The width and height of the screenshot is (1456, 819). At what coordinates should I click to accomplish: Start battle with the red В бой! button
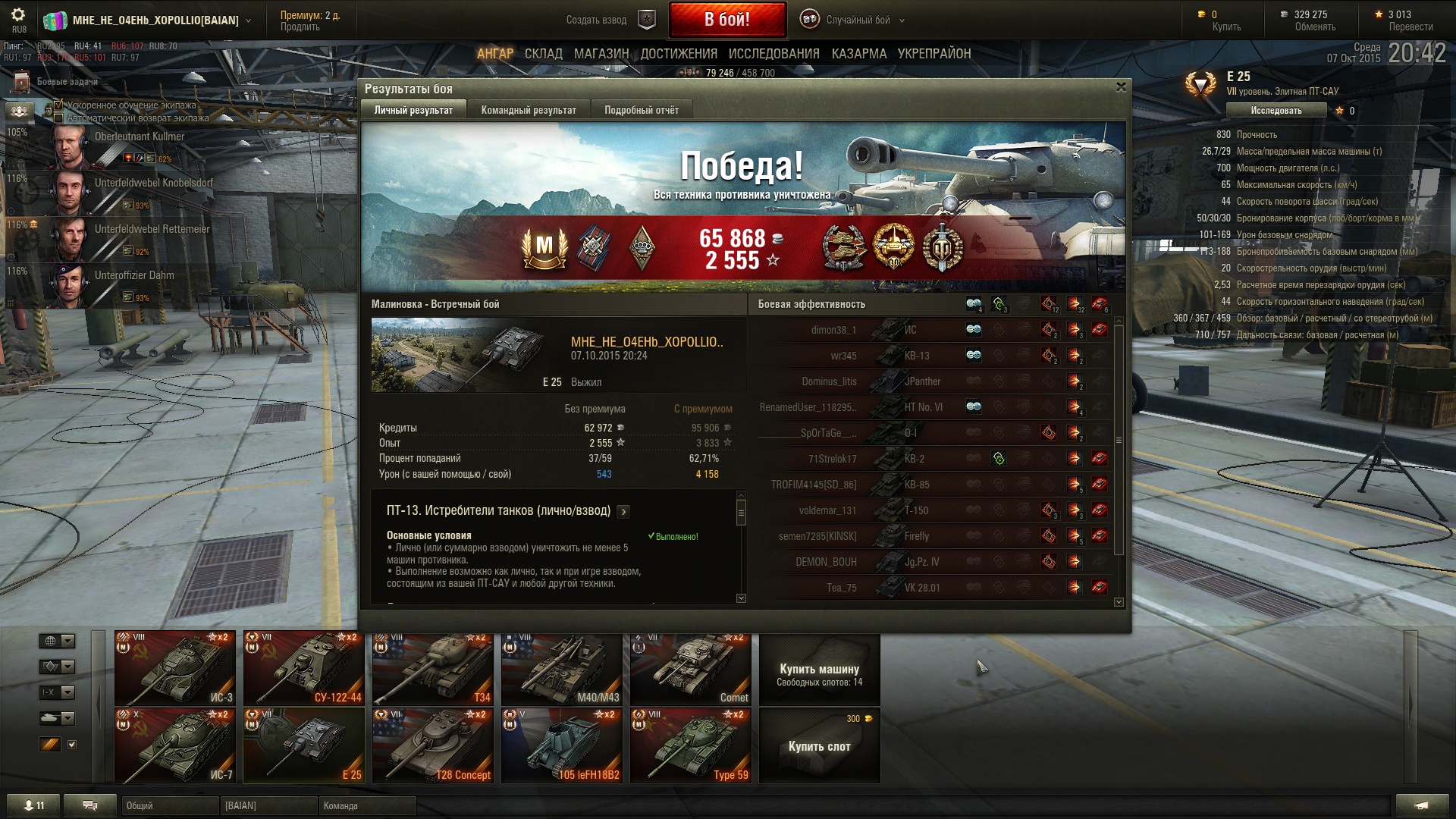tap(726, 20)
